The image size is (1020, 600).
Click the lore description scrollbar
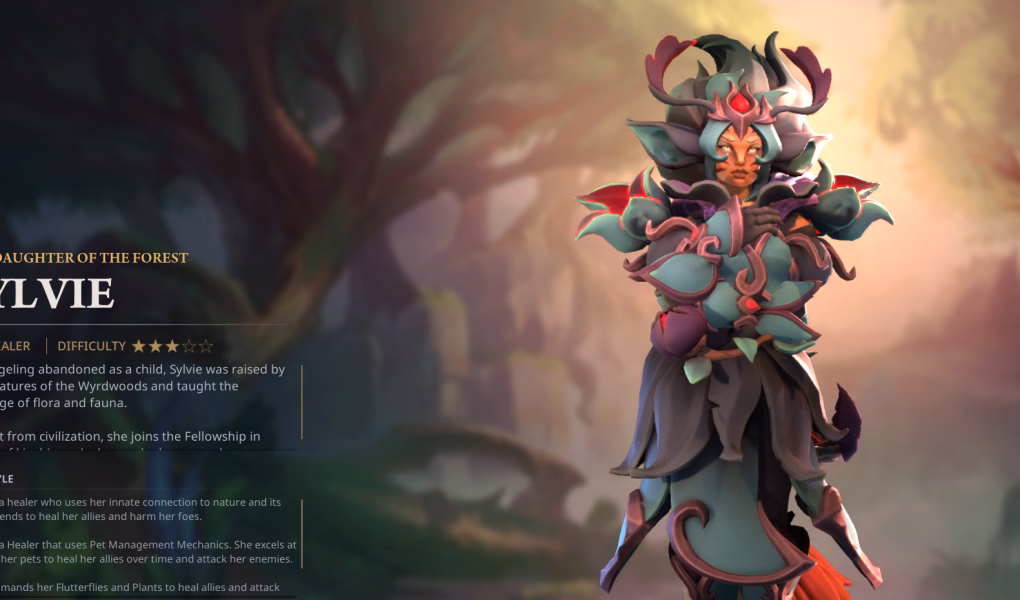pos(301,401)
